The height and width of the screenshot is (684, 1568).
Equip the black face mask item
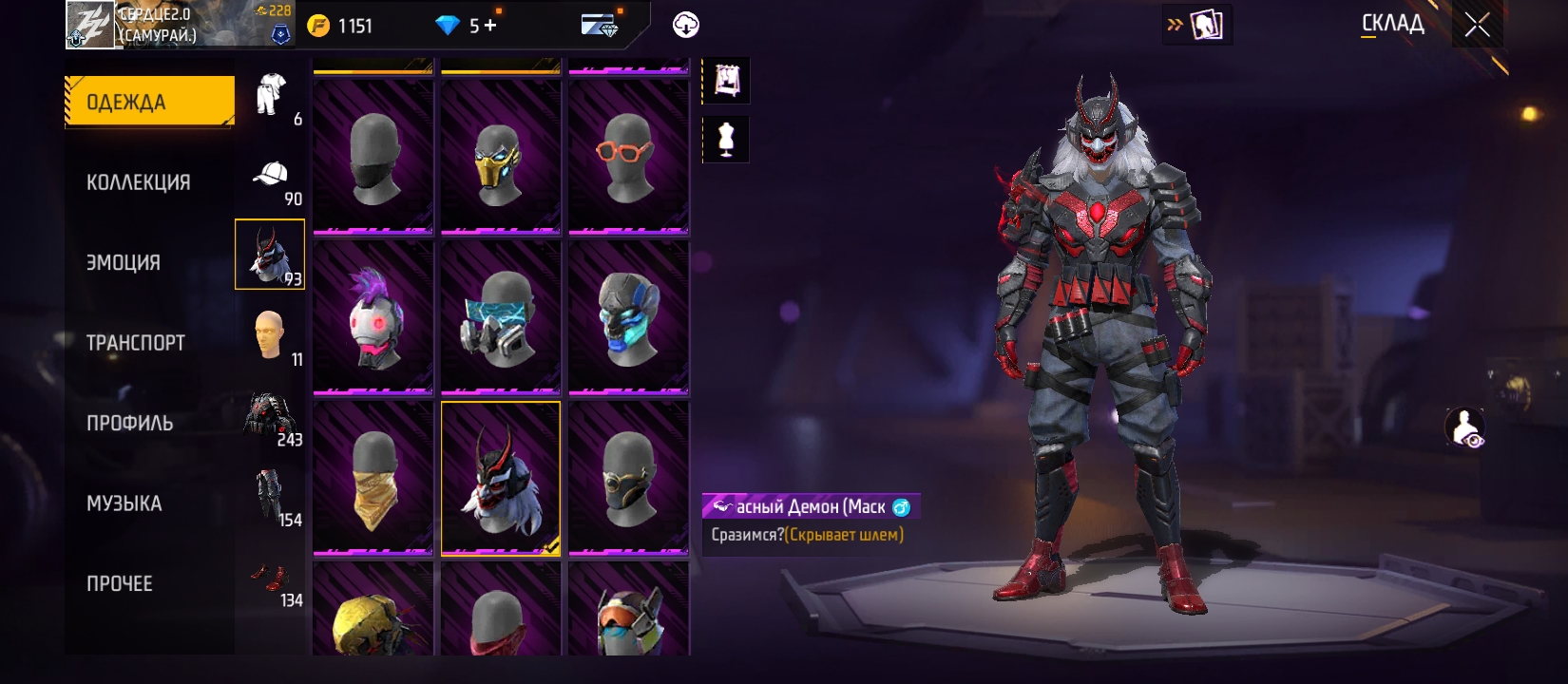pos(373,157)
